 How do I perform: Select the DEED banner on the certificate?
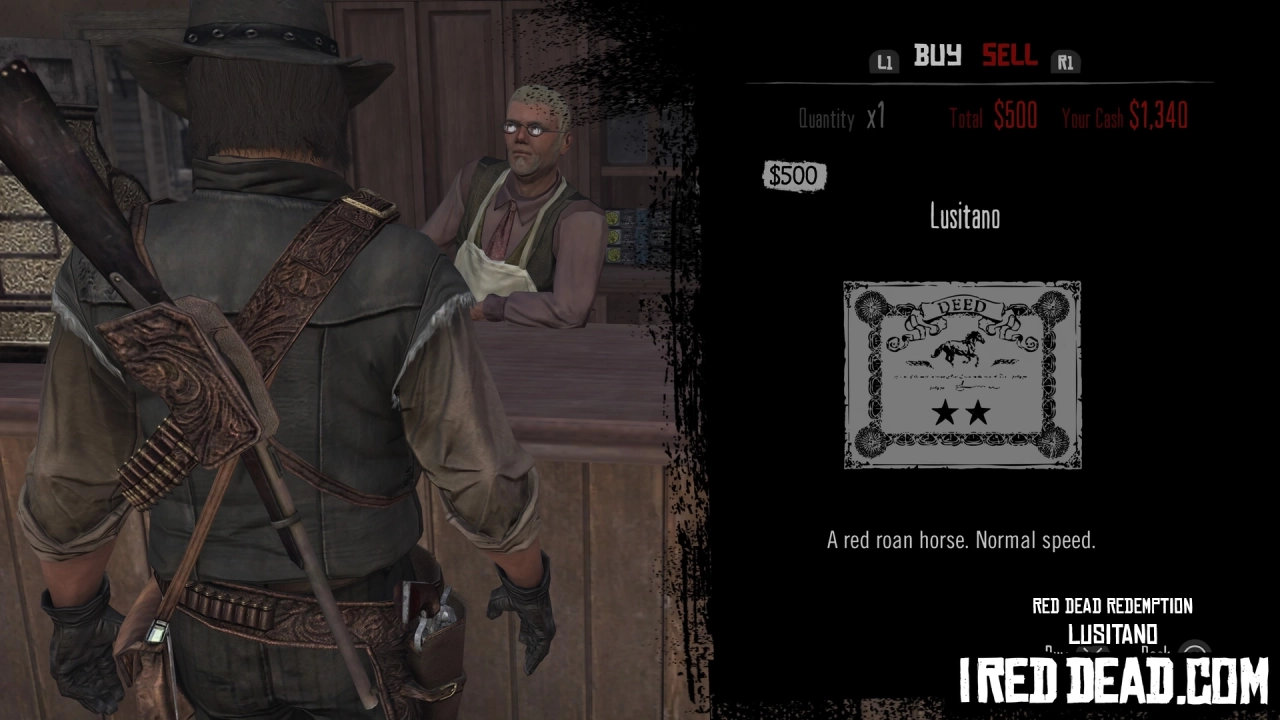(x=962, y=305)
